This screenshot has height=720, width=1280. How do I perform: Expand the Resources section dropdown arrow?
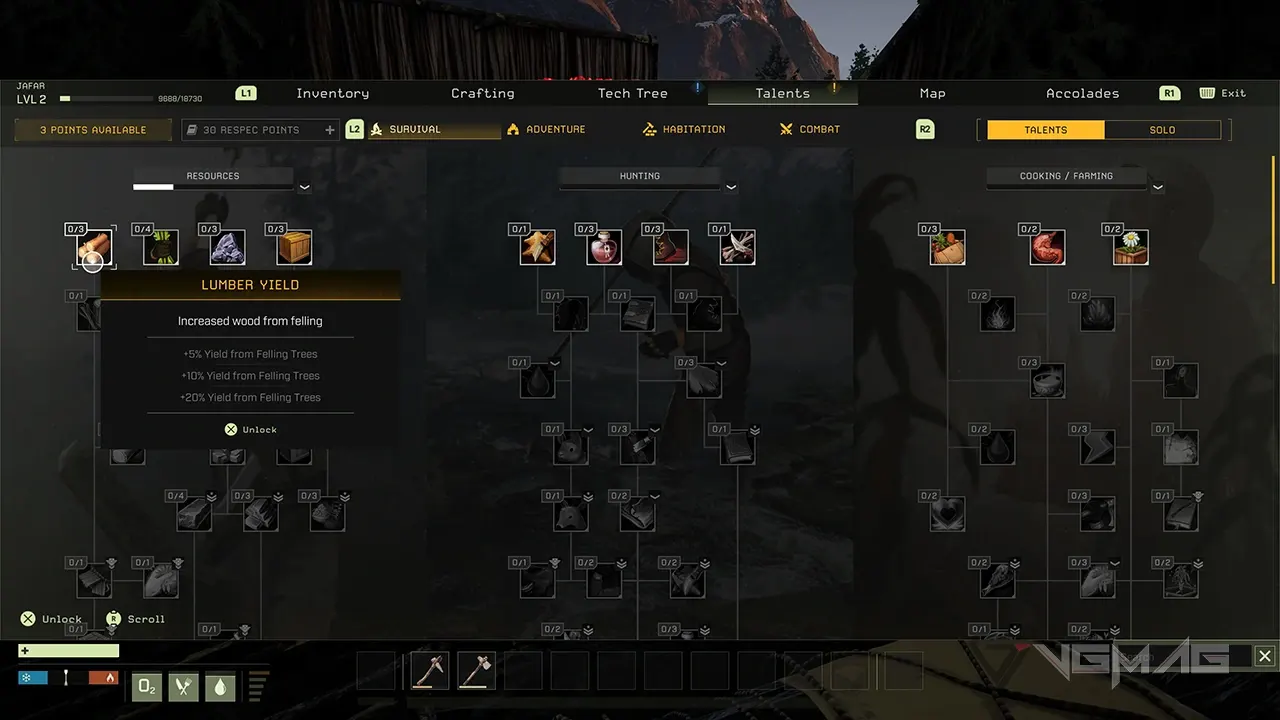point(304,187)
